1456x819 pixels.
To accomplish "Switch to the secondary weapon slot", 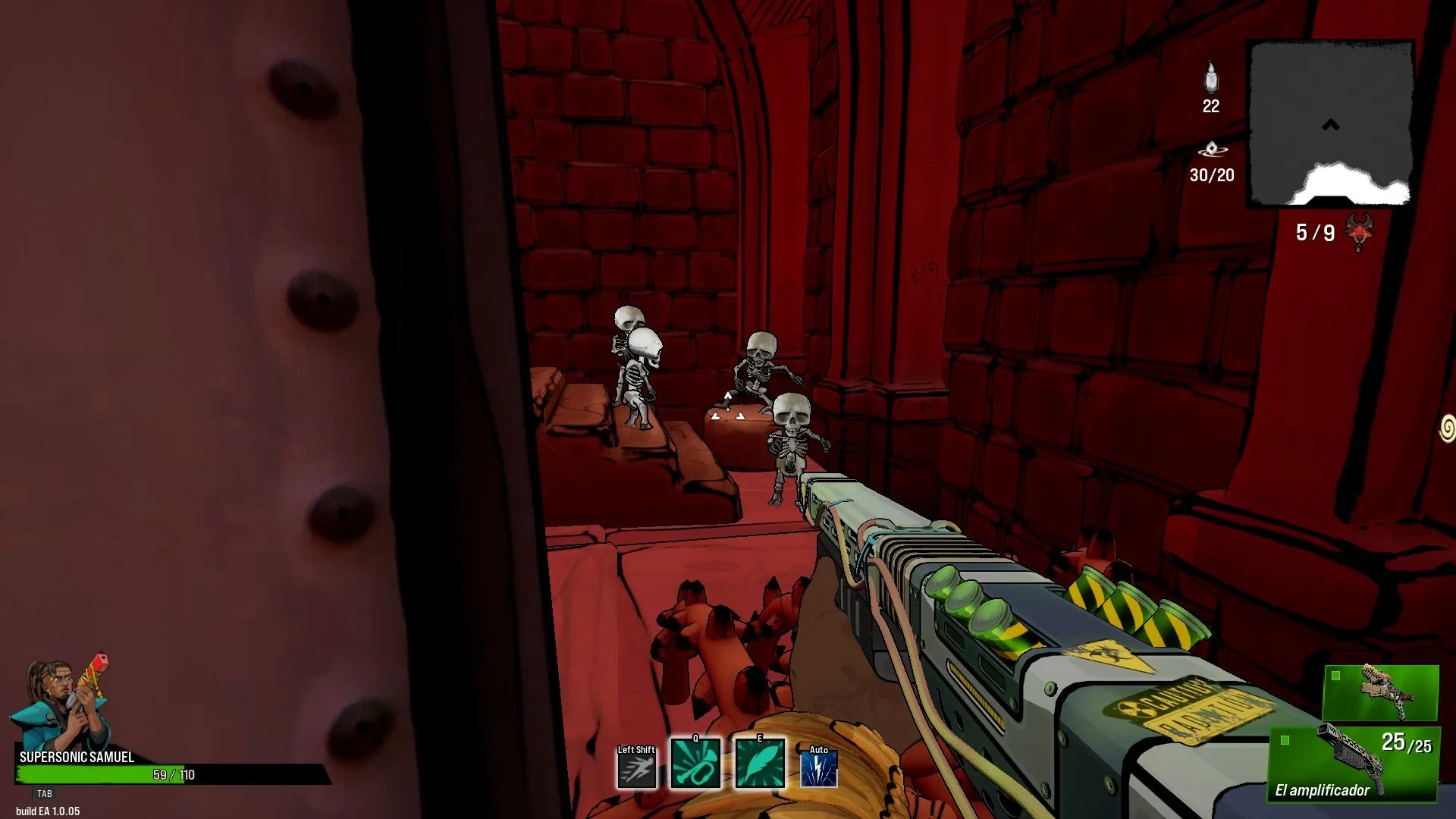I will point(1380,692).
